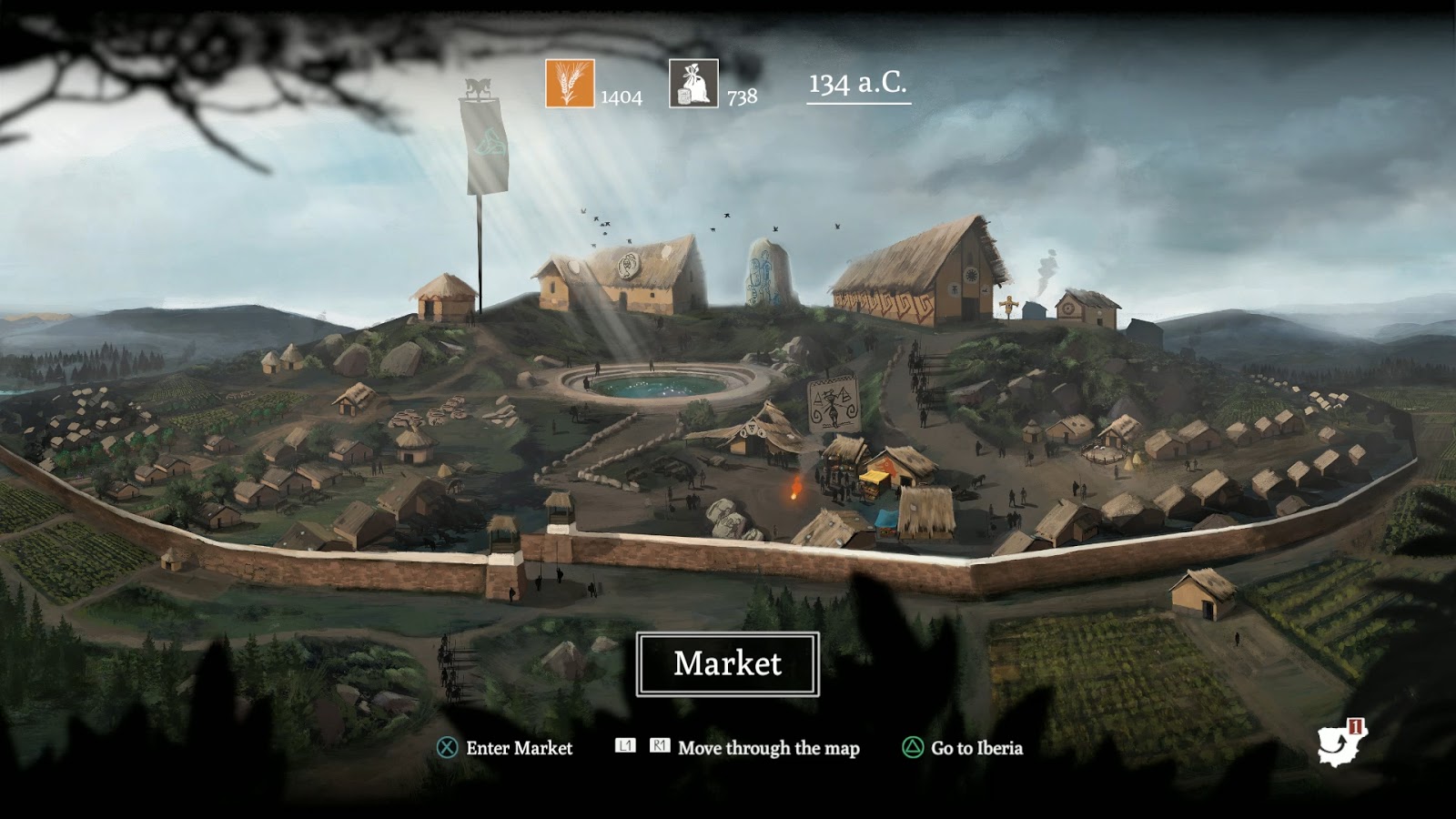Click the Market location label
Image resolution: width=1456 pixels, height=819 pixels.
click(728, 665)
